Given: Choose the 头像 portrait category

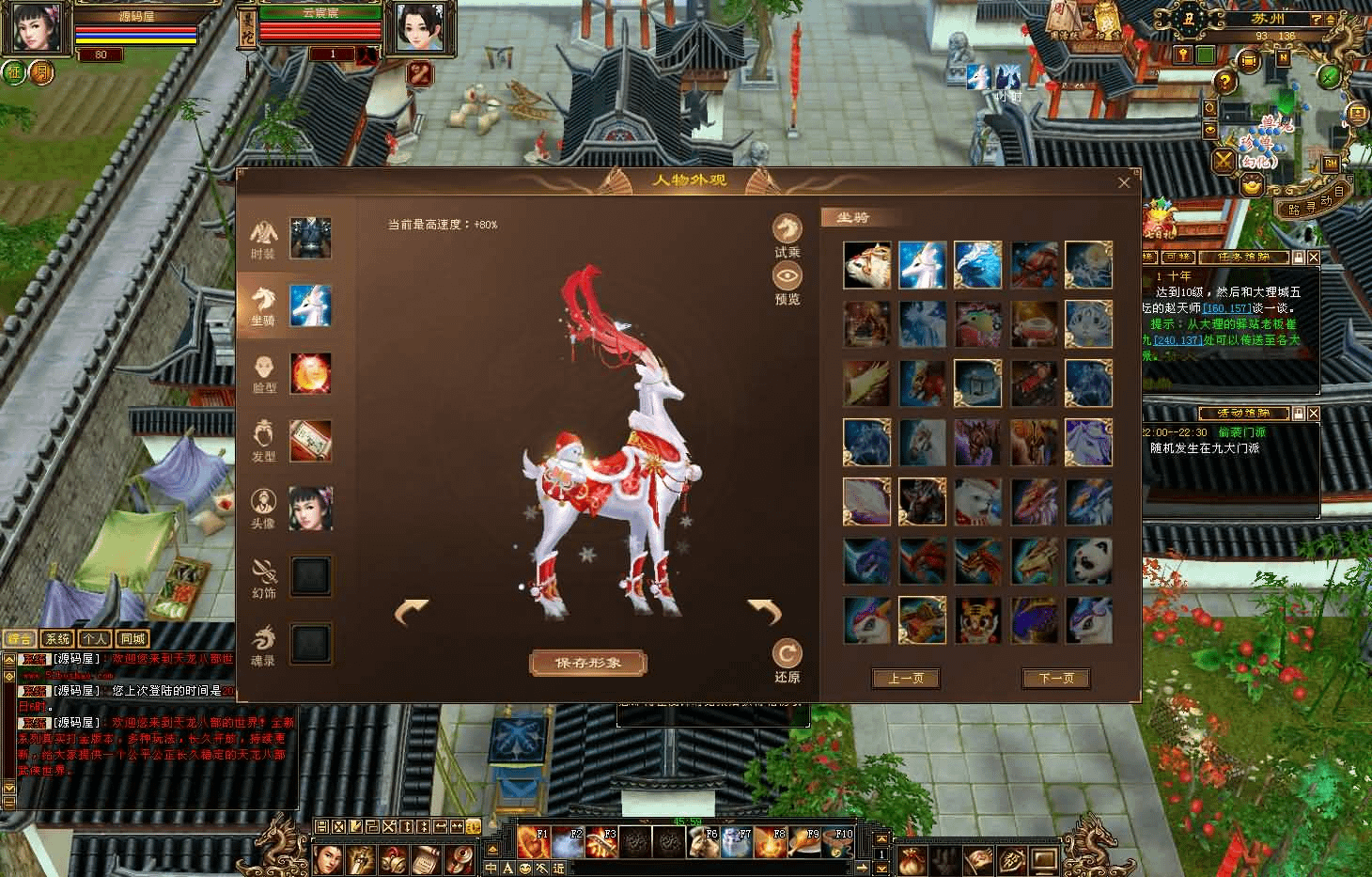Looking at the screenshot, I should [263, 509].
